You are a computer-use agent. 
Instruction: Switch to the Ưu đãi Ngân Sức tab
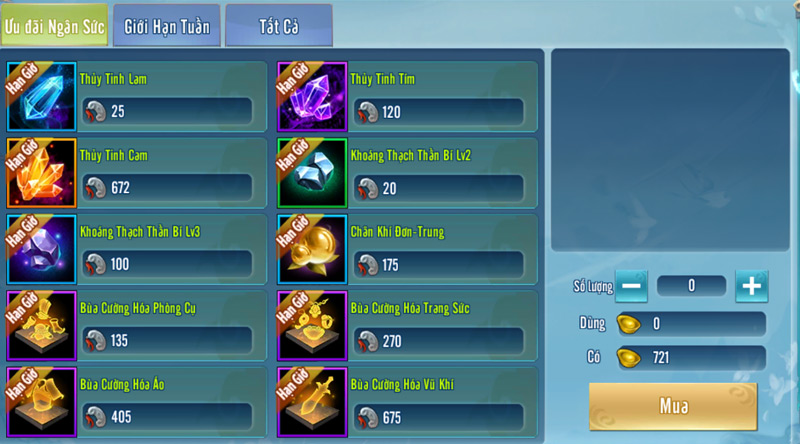[53, 25]
